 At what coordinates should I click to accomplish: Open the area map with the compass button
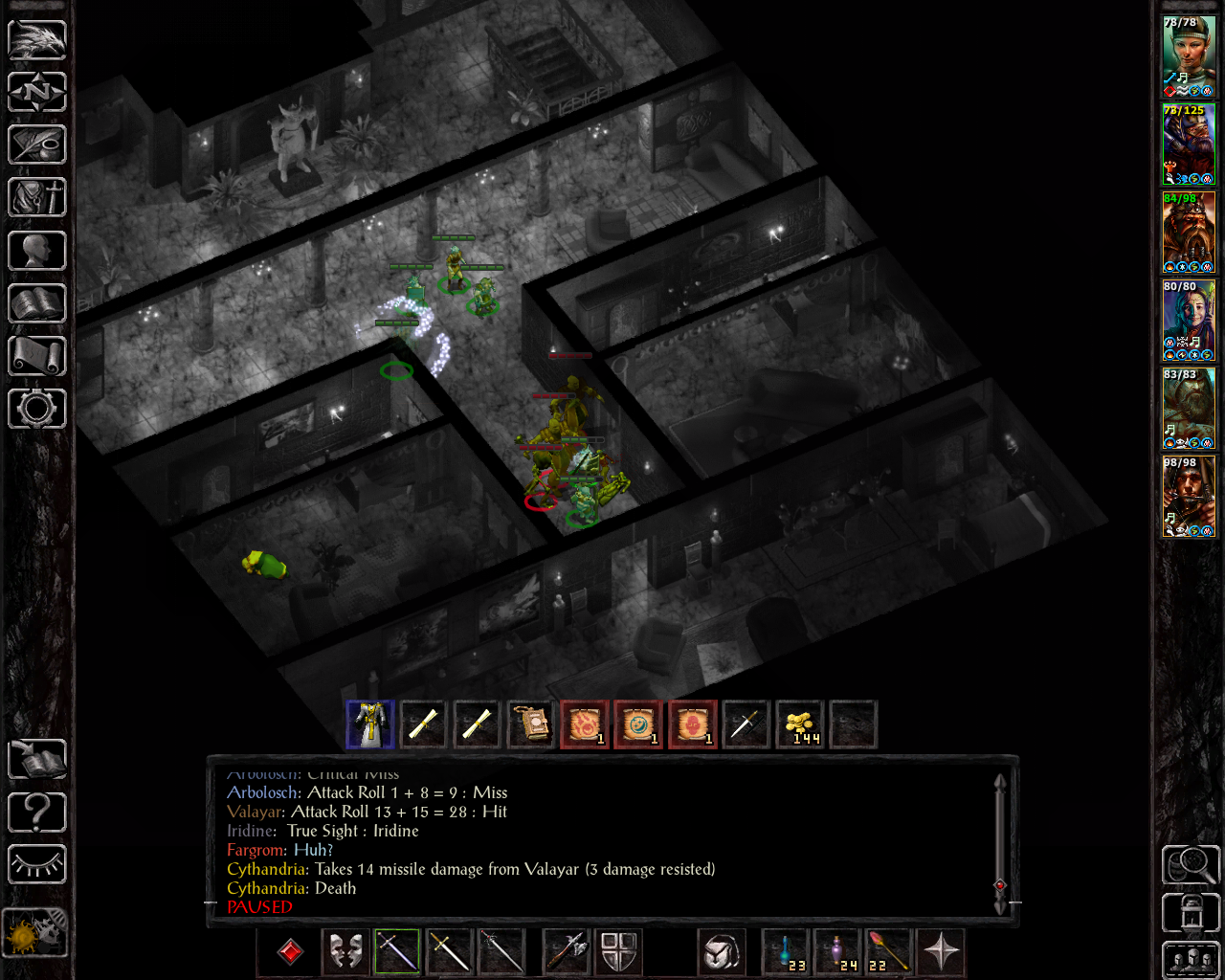click(37, 92)
